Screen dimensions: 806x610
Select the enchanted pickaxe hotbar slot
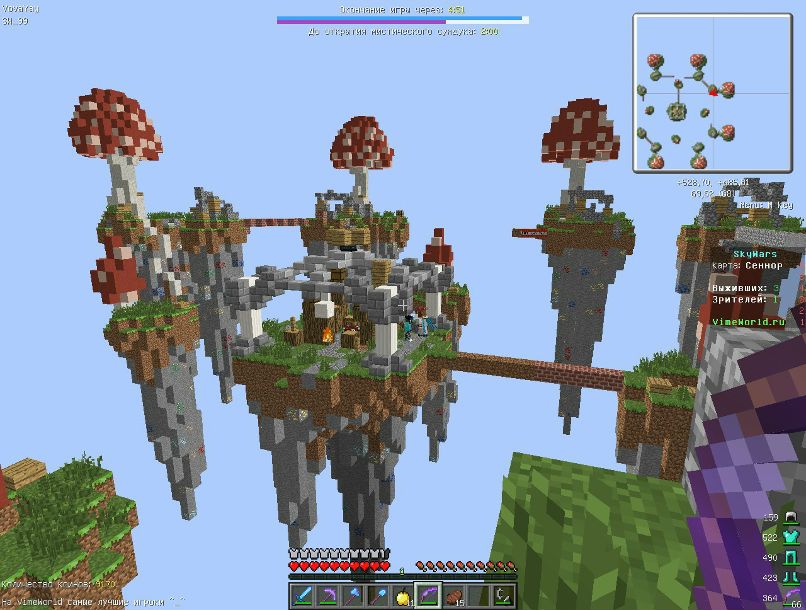(327, 595)
